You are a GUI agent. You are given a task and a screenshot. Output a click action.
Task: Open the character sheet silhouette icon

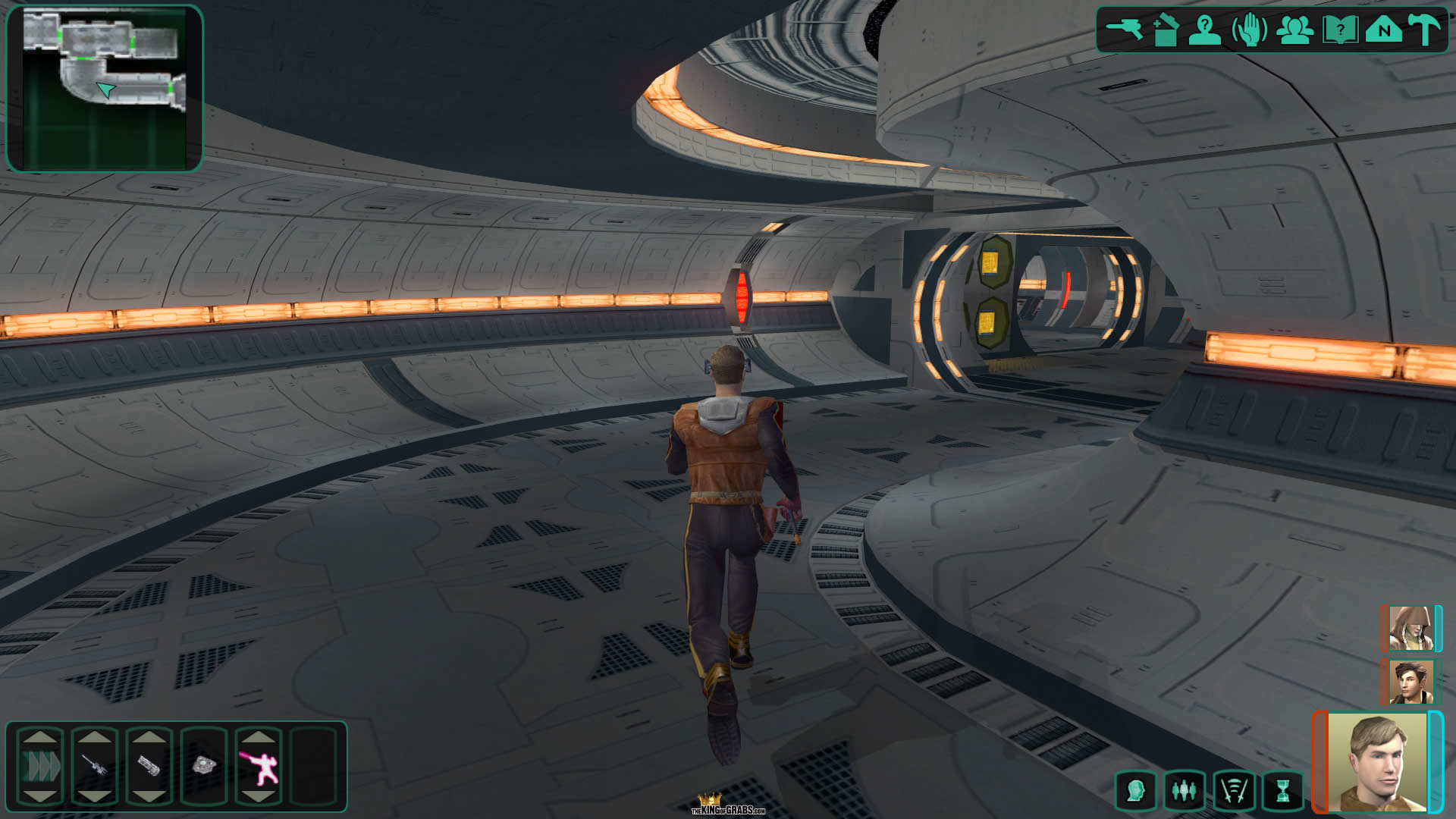(1204, 30)
